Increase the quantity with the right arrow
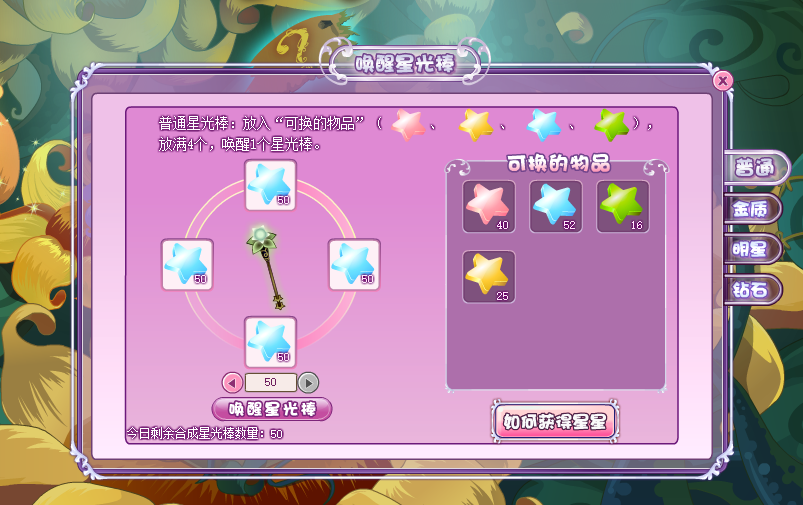The height and width of the screenshot is (505, 803). point(309,382)
